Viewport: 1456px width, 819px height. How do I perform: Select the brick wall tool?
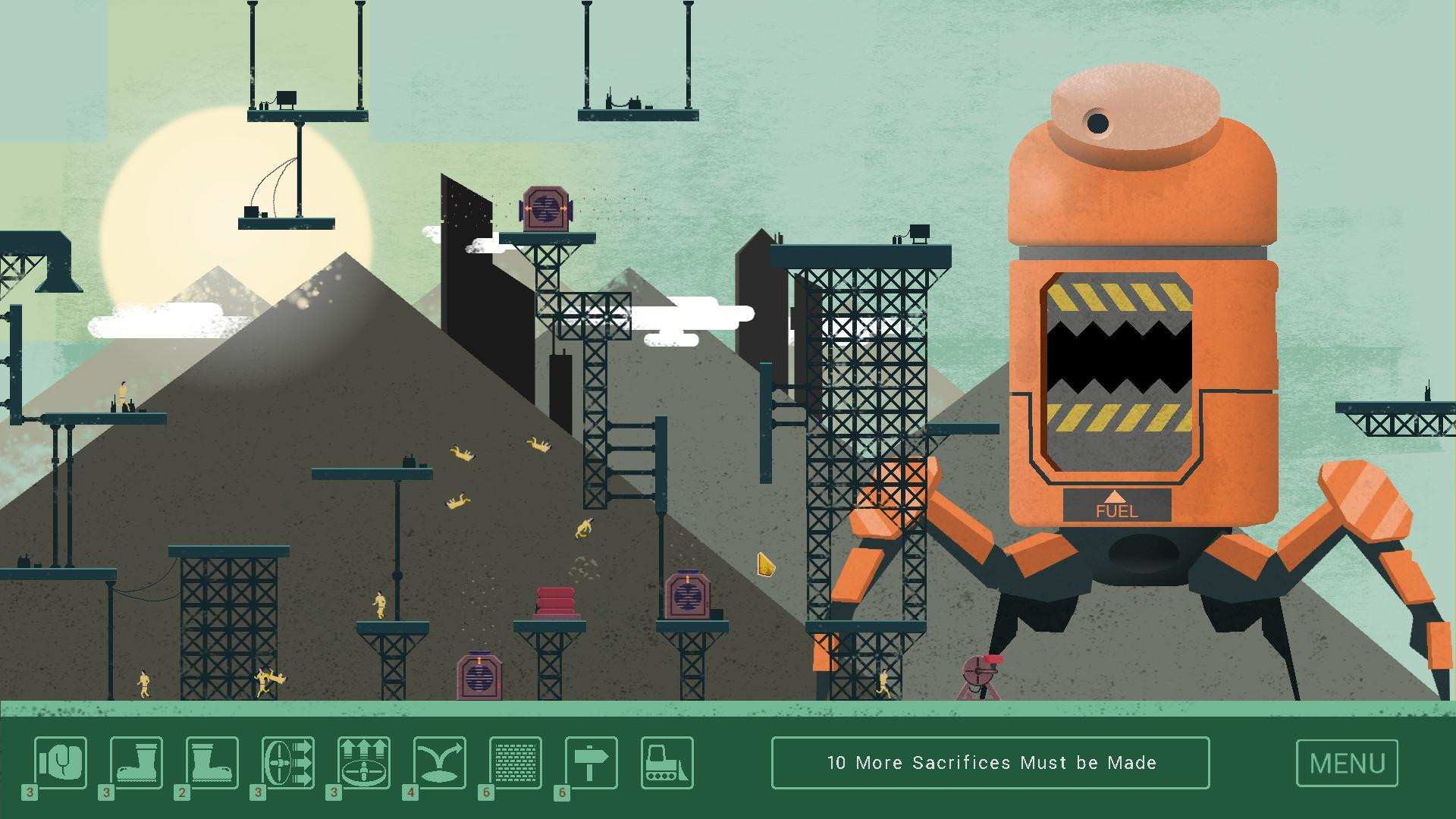[x=516, y=763]
